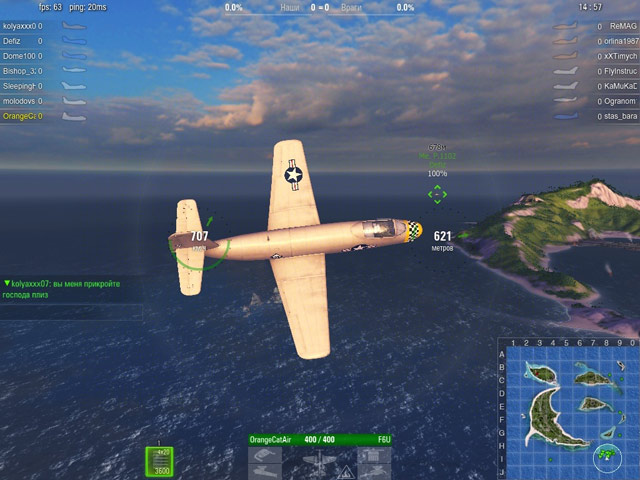Choose enemy player orlina1987
Image resolution: width=640 pixels, height=480 pixels.
pyautogui.click(x=620, y=41)
